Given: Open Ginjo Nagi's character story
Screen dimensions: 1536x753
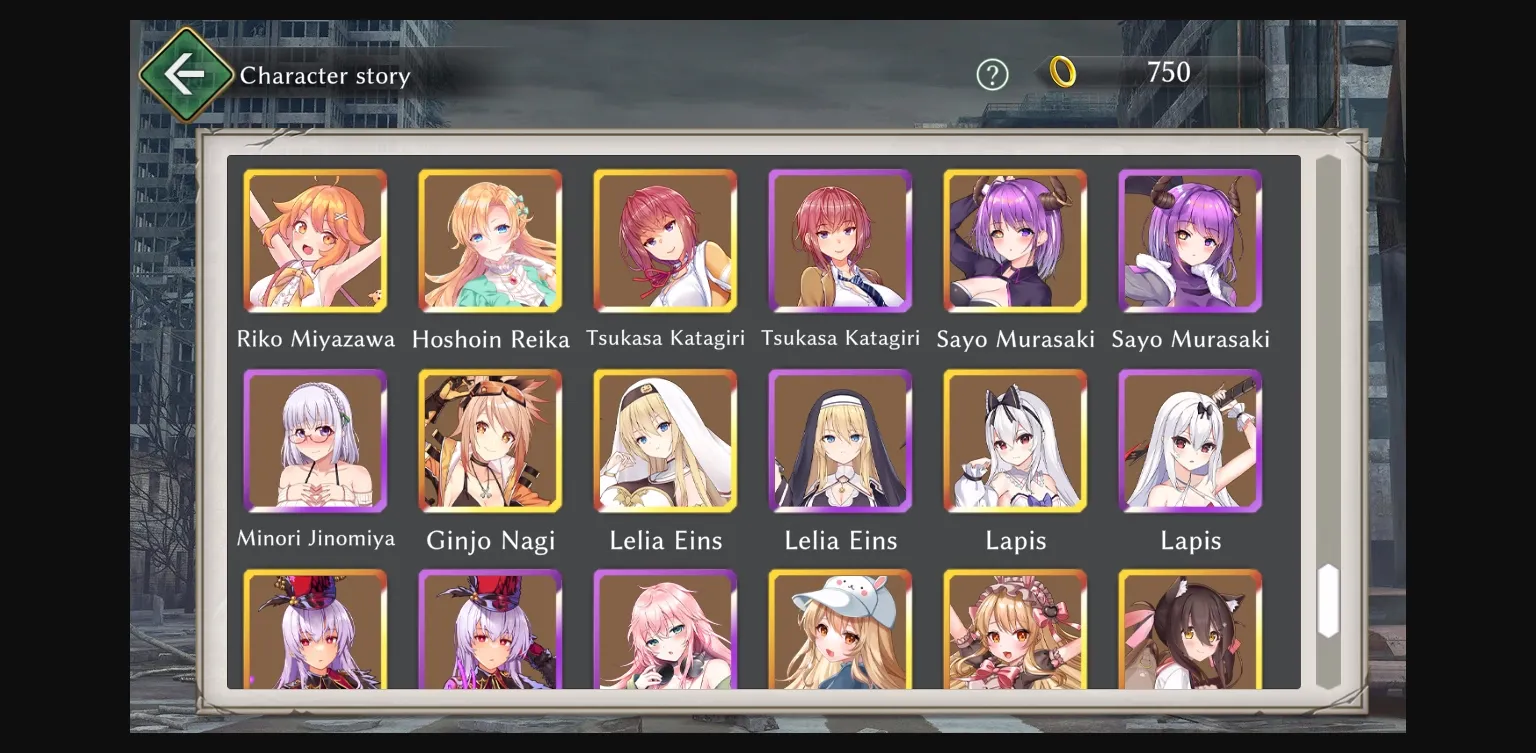Looking at the screenshot, I should (490, 442).
